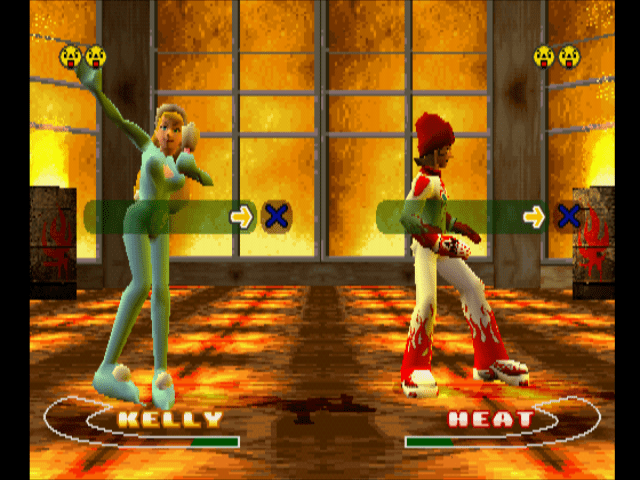Select the HEAT player name plate
Viewport: 640px width, 480px height.
coord(490,419)
